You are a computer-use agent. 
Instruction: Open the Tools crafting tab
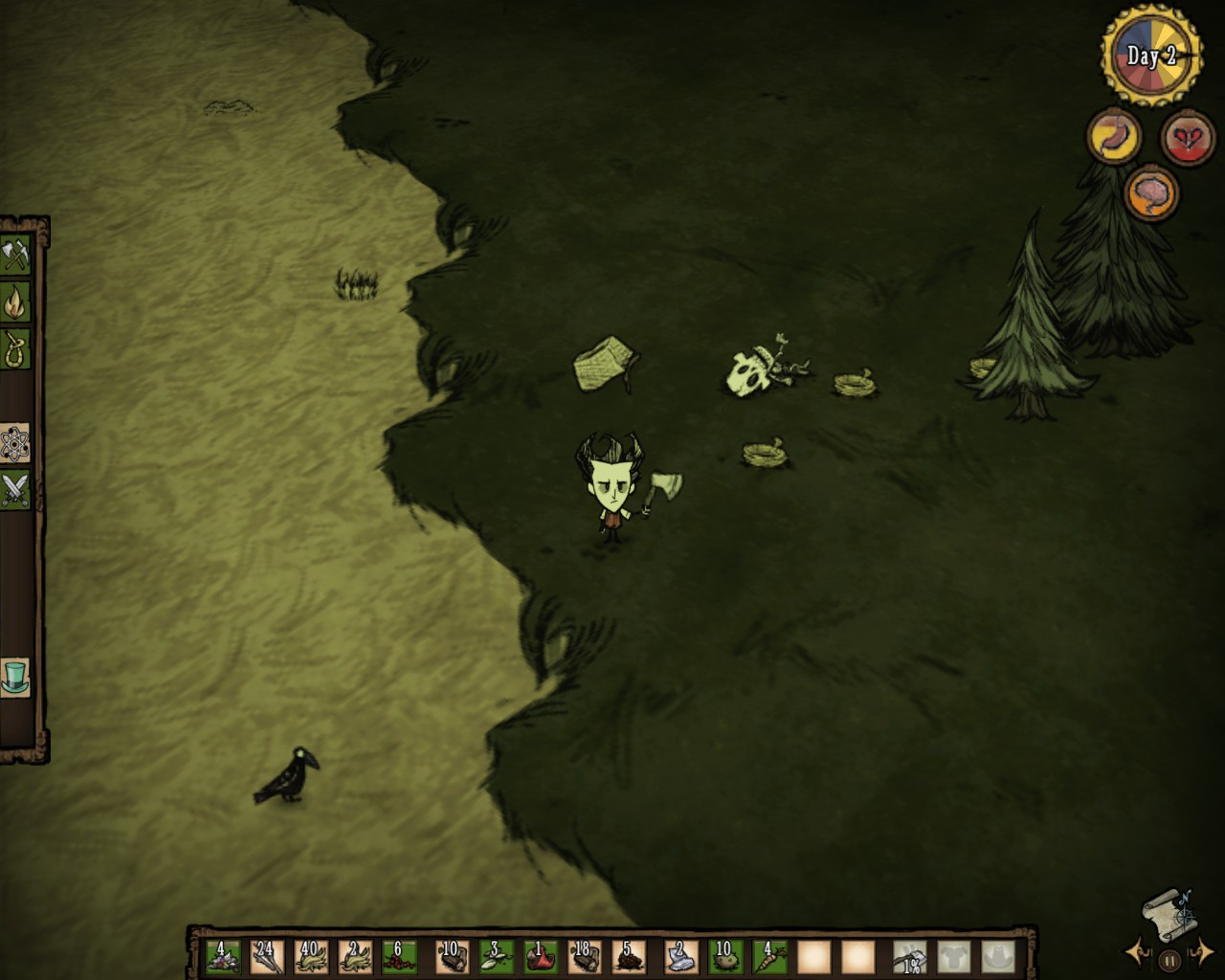(16, 256)
